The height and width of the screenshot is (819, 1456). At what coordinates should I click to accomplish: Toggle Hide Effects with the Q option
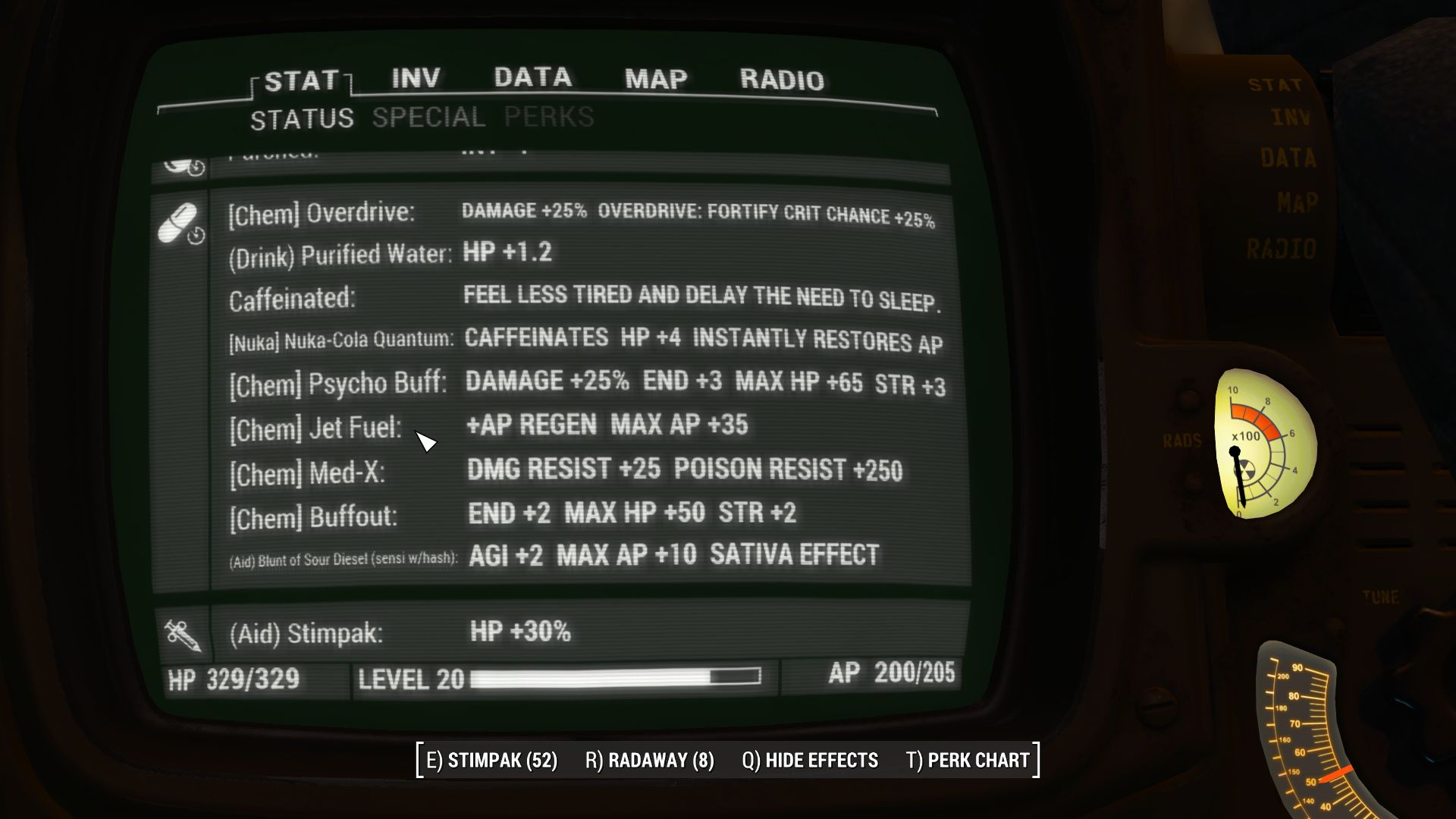pyautogui.click(x=809, y=760)
